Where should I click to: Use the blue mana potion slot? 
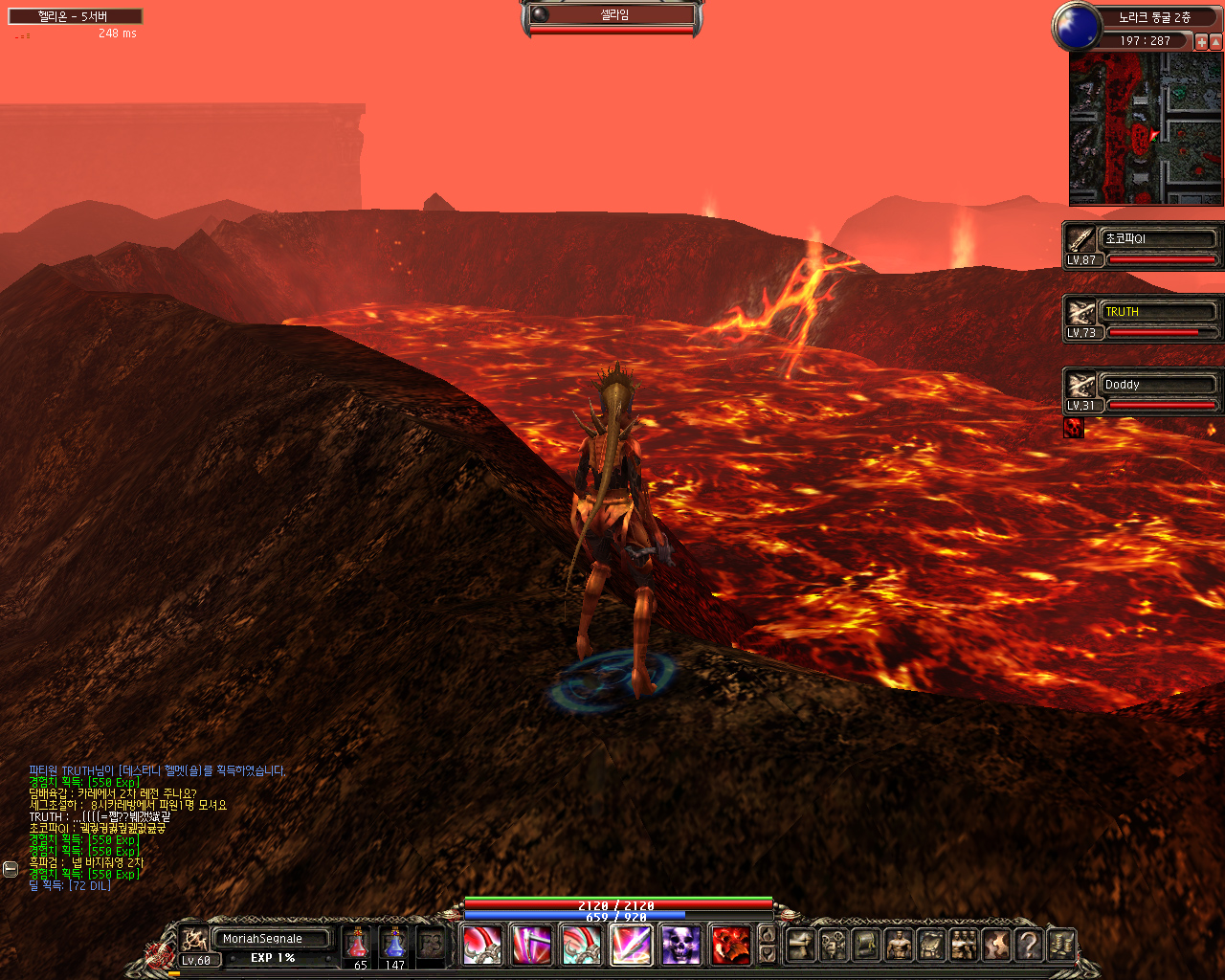pyautogui.click(x=394, y=944)
